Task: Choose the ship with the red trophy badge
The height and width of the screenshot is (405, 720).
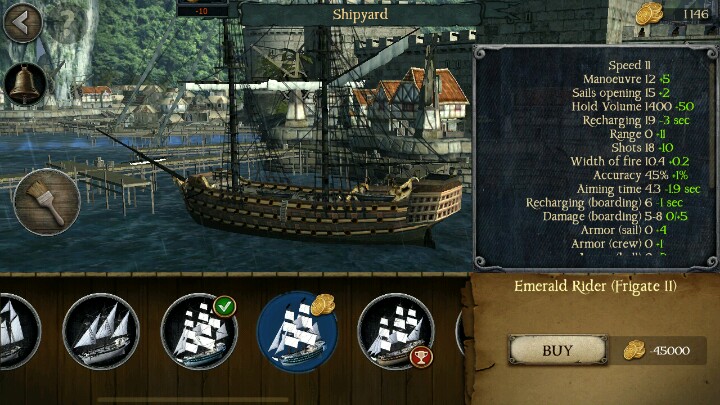Action: click(x=395, y=332)
